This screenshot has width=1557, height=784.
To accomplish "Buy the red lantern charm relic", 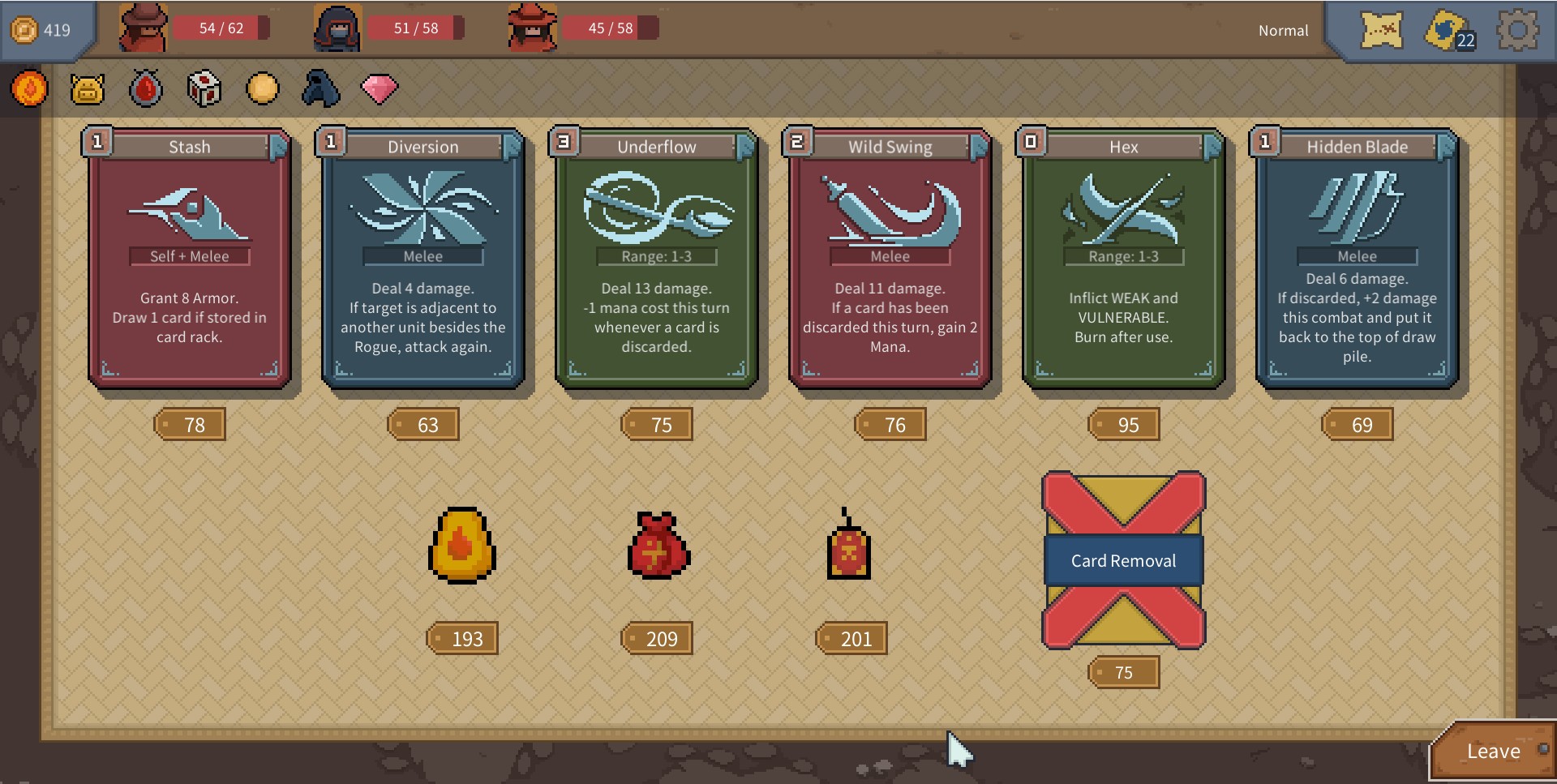I will [x=848, y=546].
